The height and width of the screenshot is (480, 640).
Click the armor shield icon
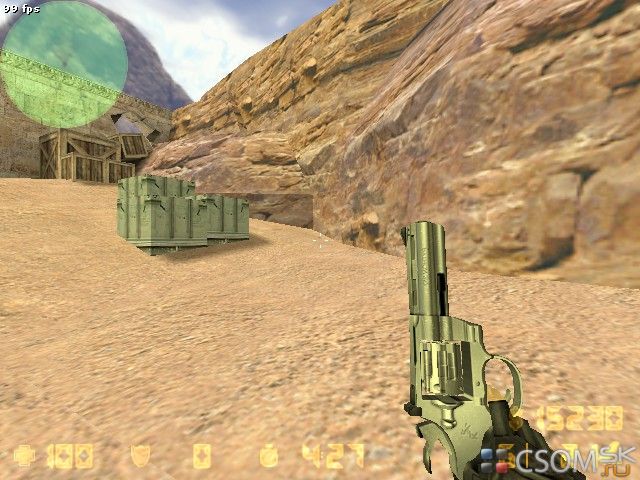tap(141, 457)
